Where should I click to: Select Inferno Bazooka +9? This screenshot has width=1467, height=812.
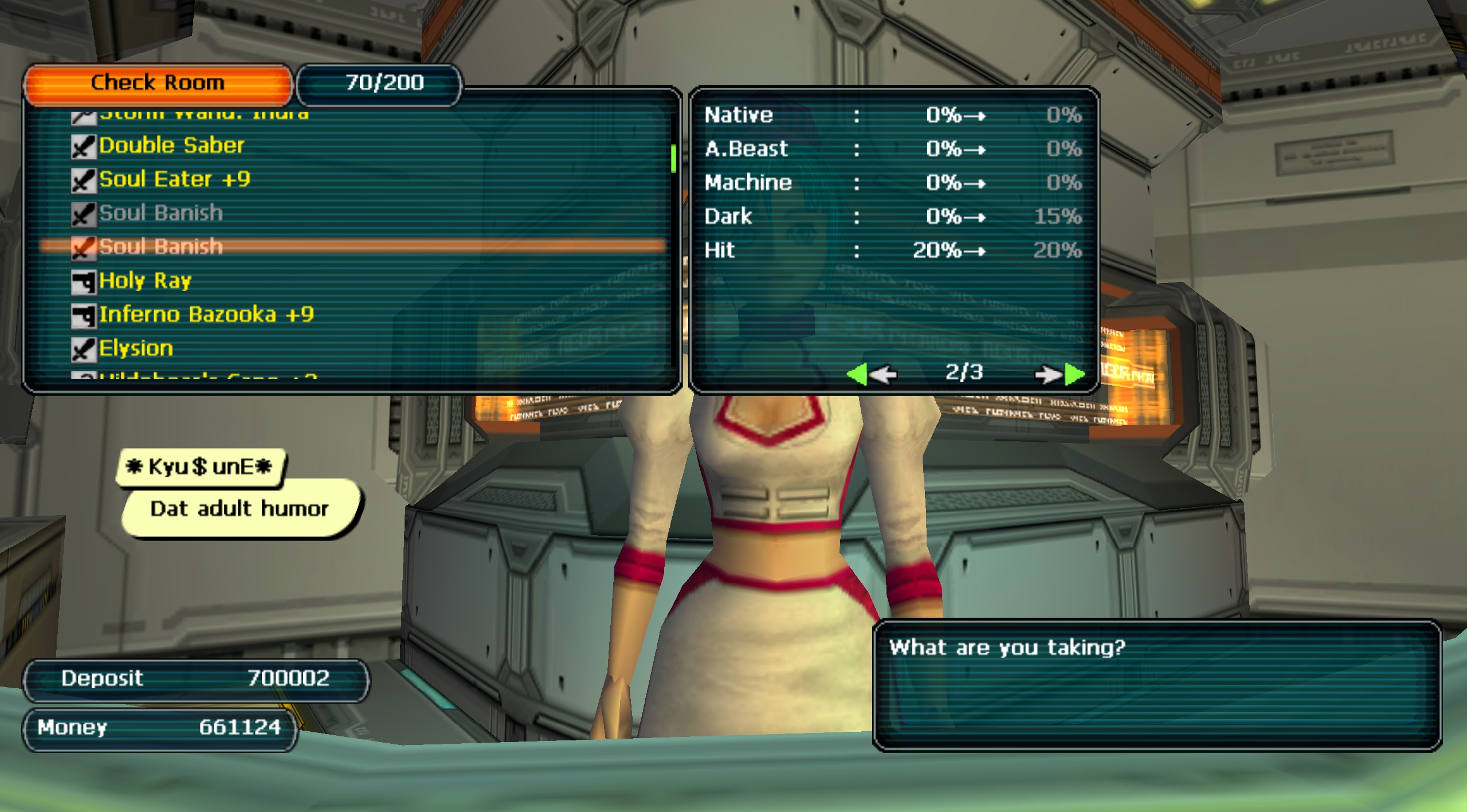[x=206, y=315]
